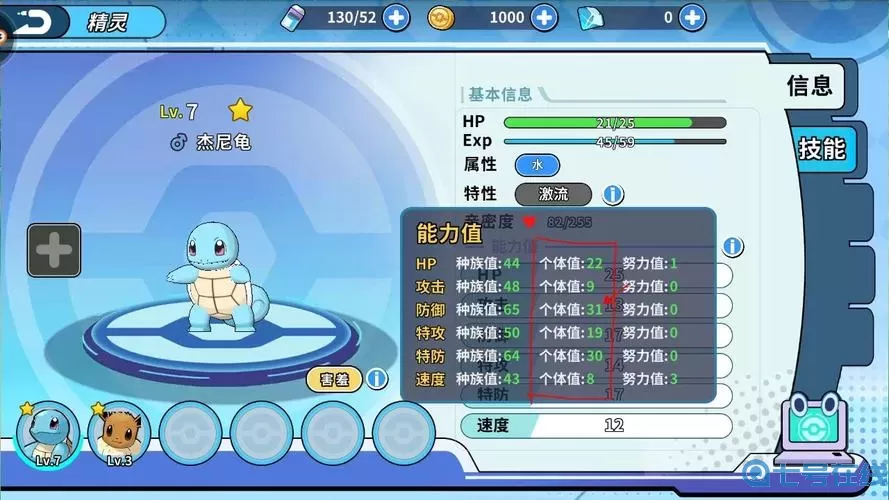Add gold coins with the plus button
This screenshot has width=889, height=500.
(x=544, y=17)
